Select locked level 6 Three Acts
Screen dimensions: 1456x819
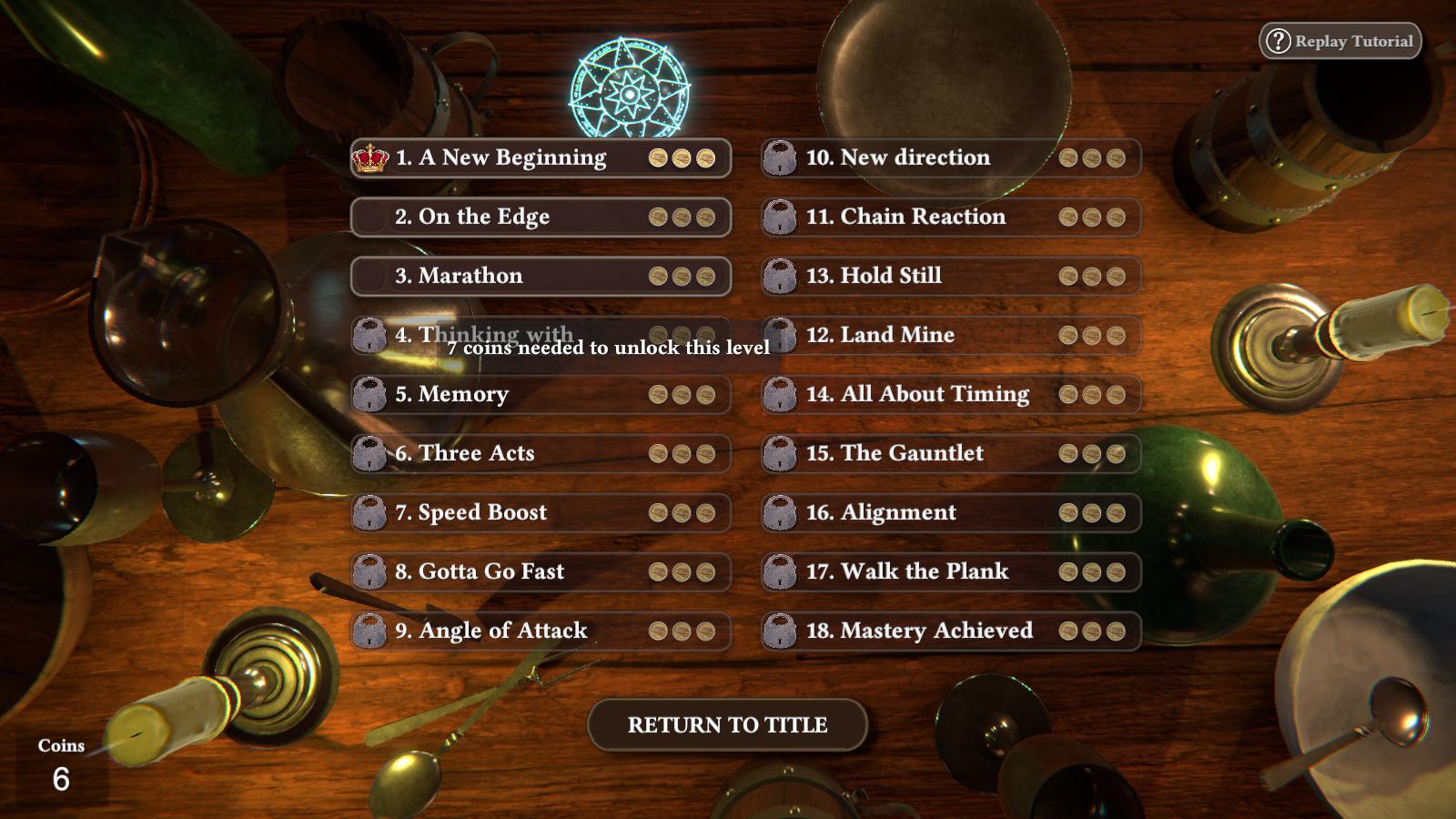pyautogui.click(x=541, y=454)
